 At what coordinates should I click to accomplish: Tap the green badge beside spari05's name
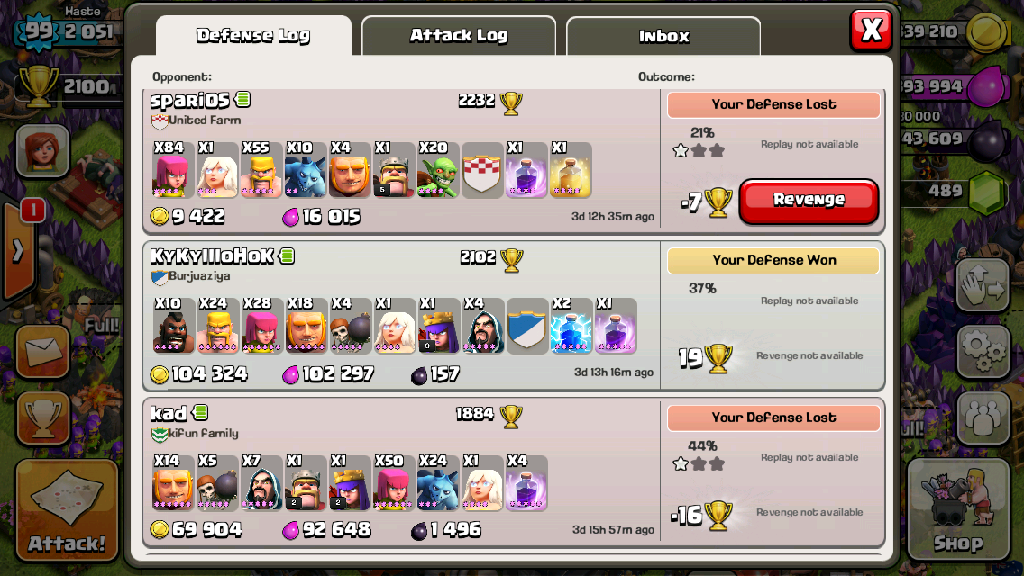(x=243, y=100)
